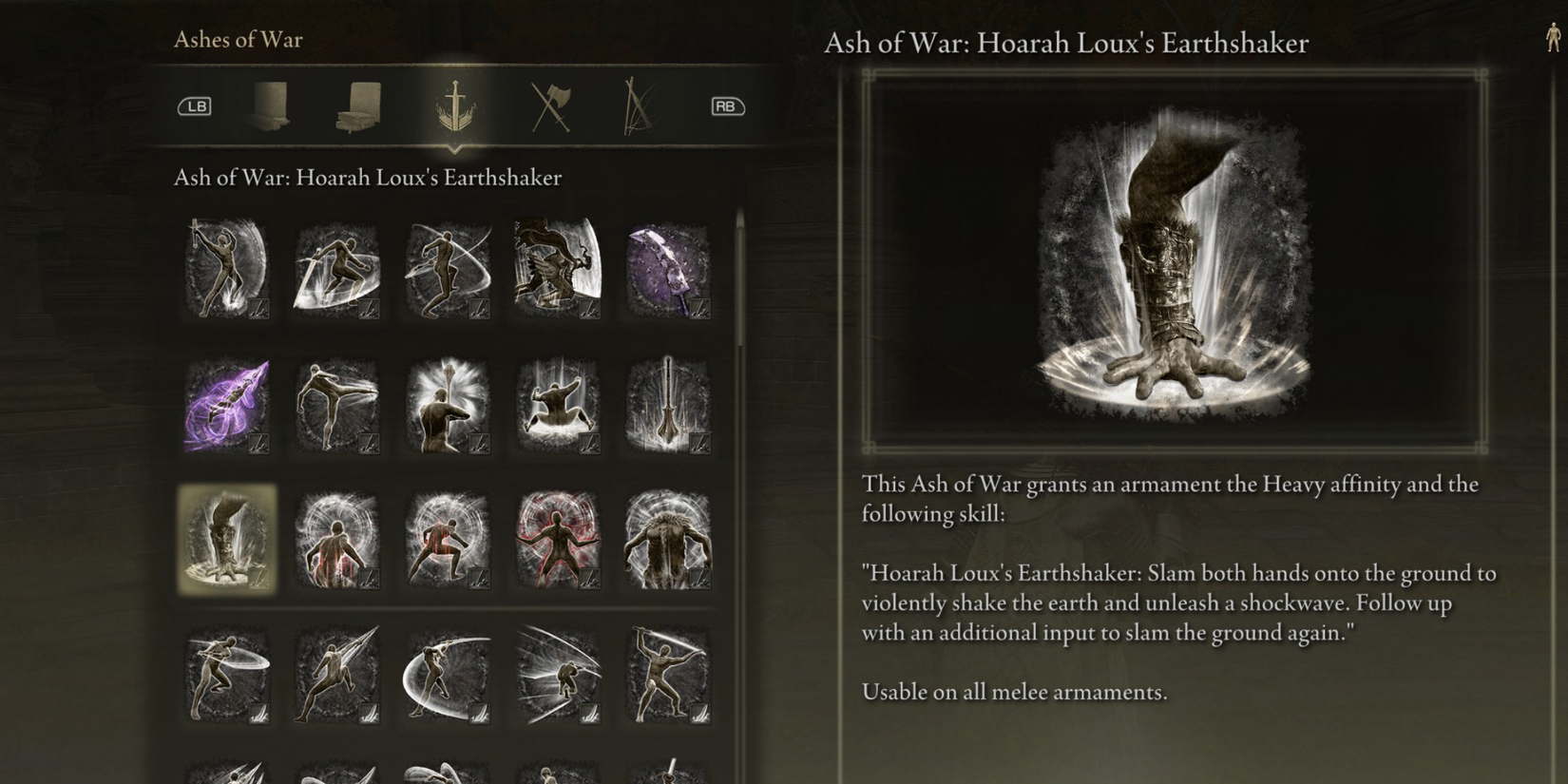Screen dimensions: 1568x784
Task: Select the highlighted Hoarah Loux's Earthshaker icon
Action: point(225,539)
